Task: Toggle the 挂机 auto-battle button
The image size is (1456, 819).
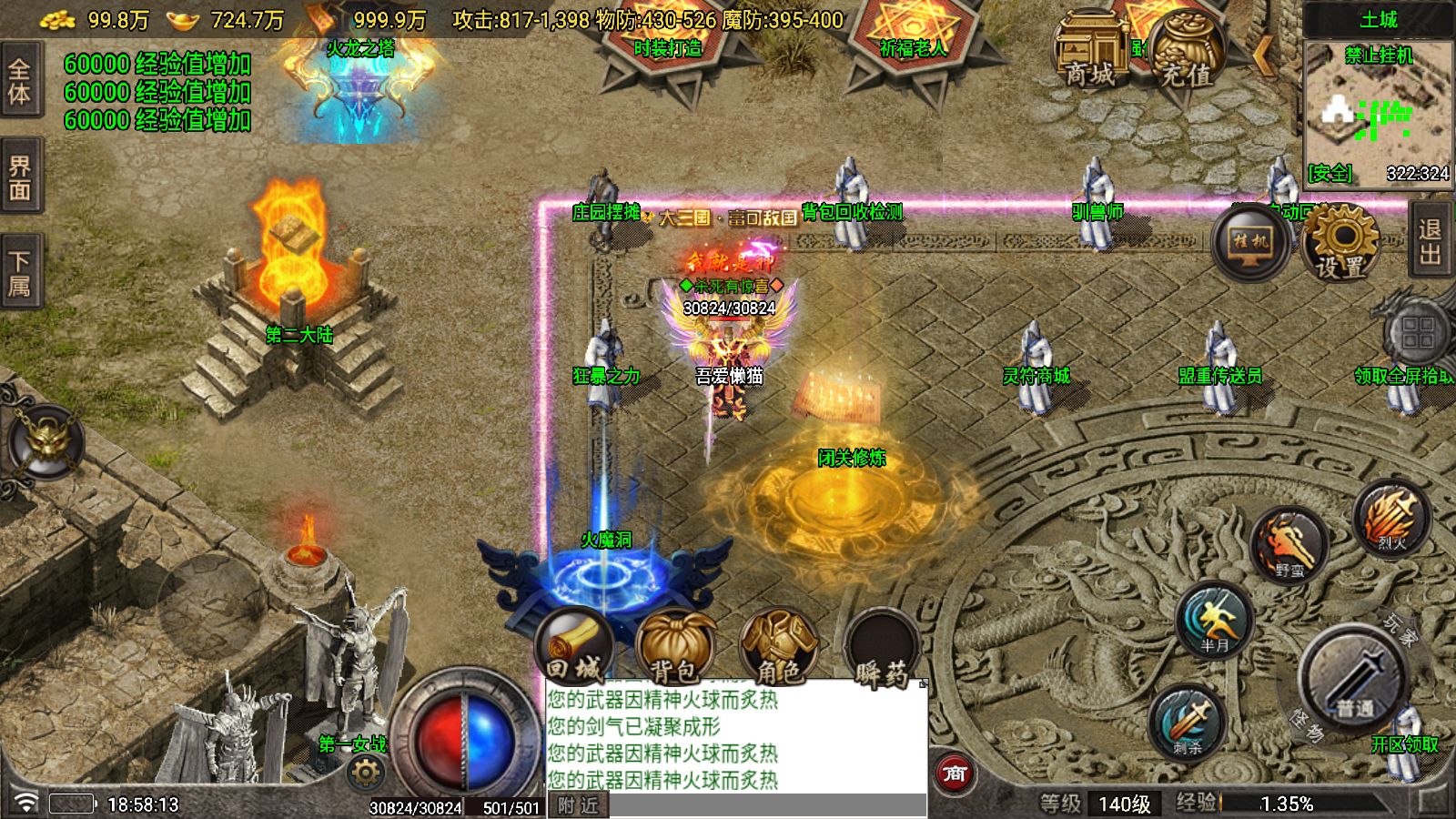Action: pos(1249,242)
